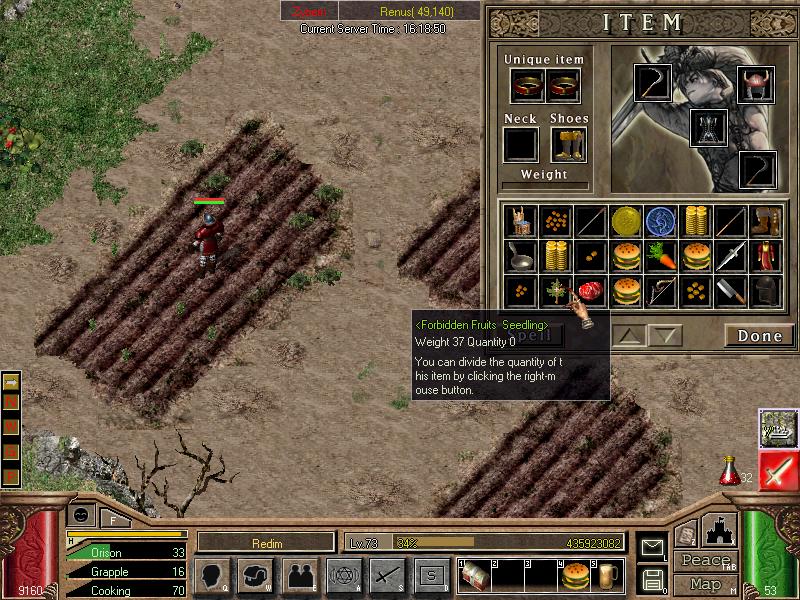Toggle the Peace mode button

click(x=705, y=560)
